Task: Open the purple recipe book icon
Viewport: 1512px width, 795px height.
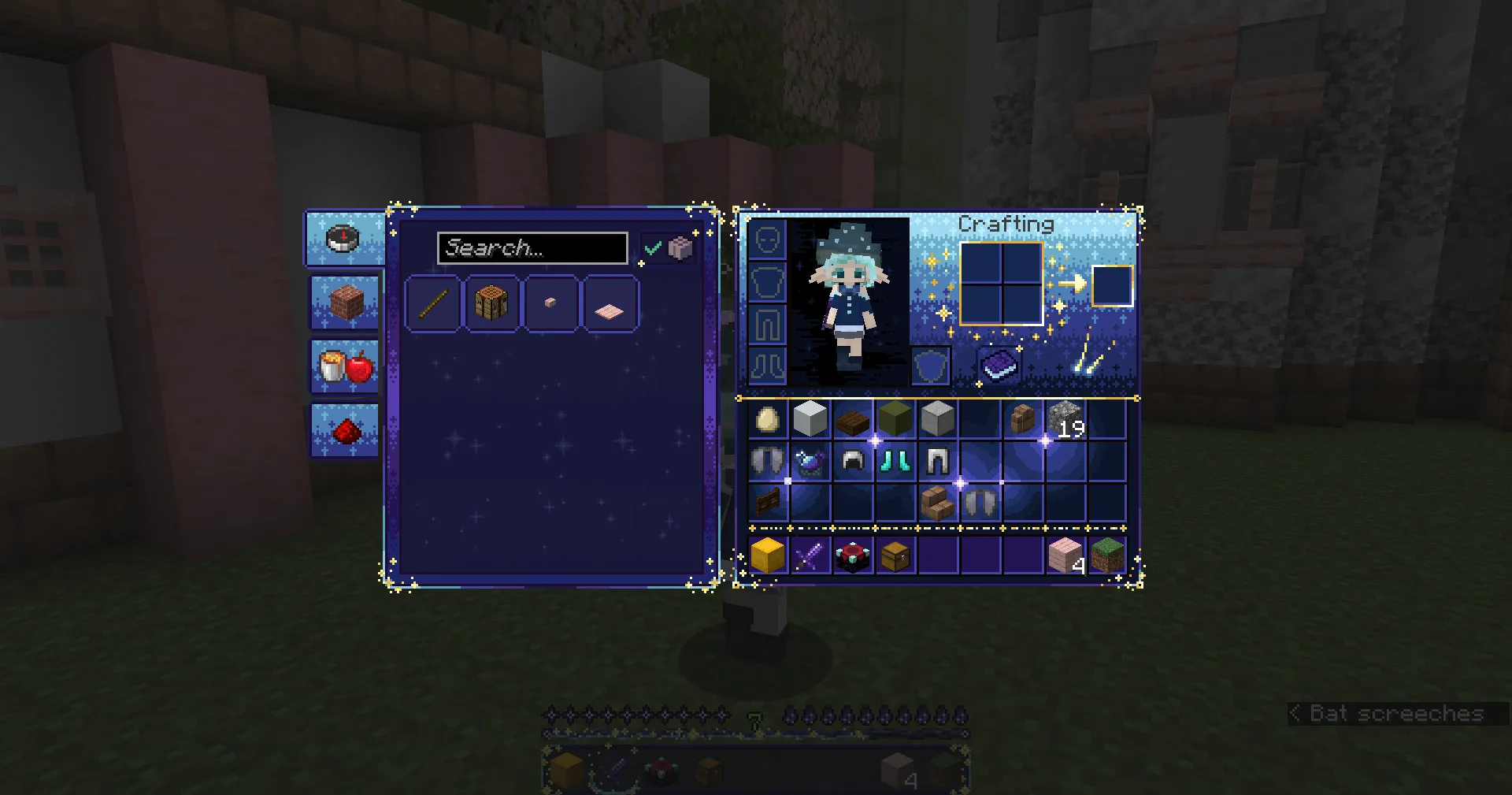Action: tap(998, 365)
